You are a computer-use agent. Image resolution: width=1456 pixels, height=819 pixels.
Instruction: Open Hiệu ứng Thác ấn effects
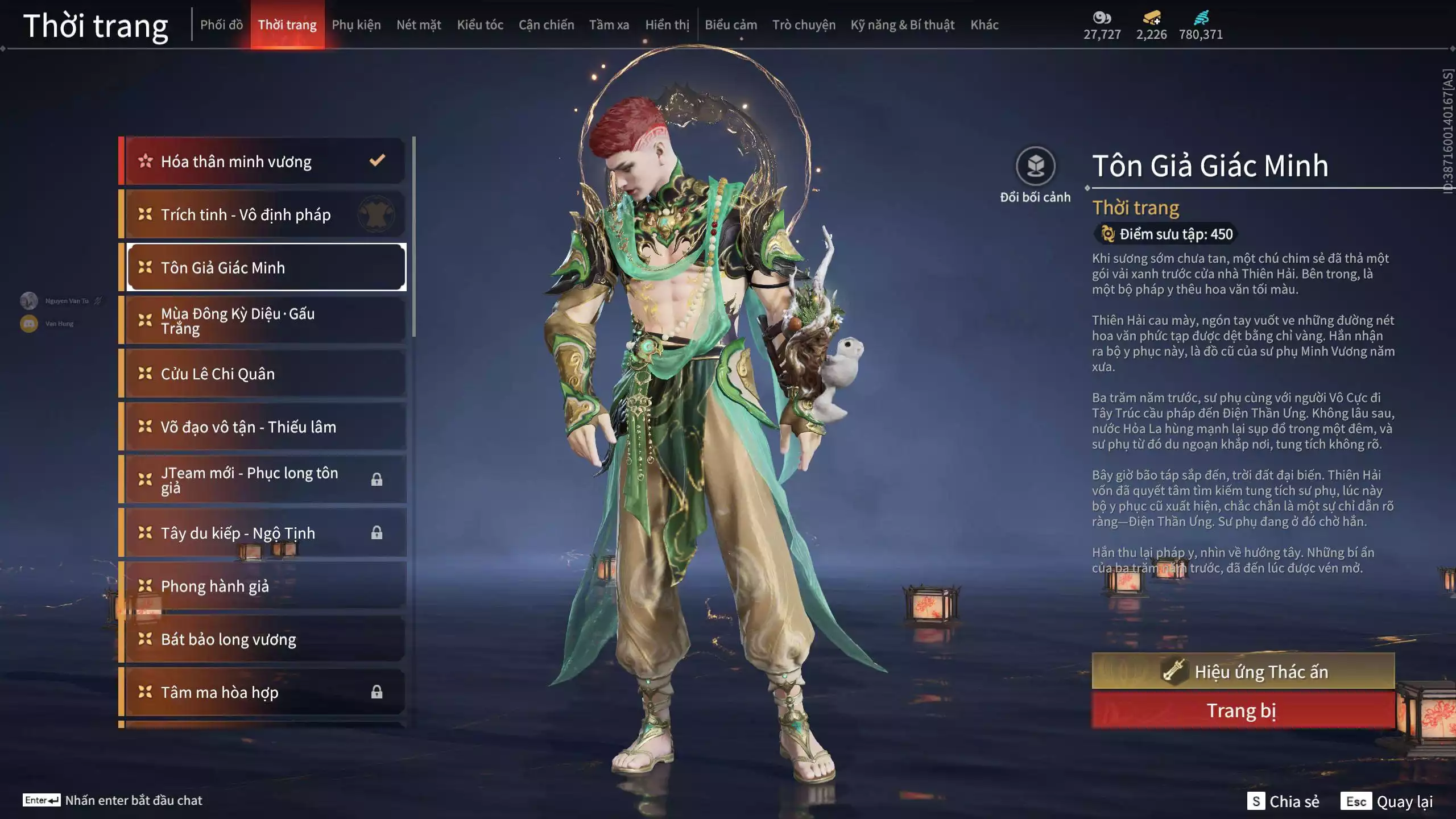[x=1243, y=672]
